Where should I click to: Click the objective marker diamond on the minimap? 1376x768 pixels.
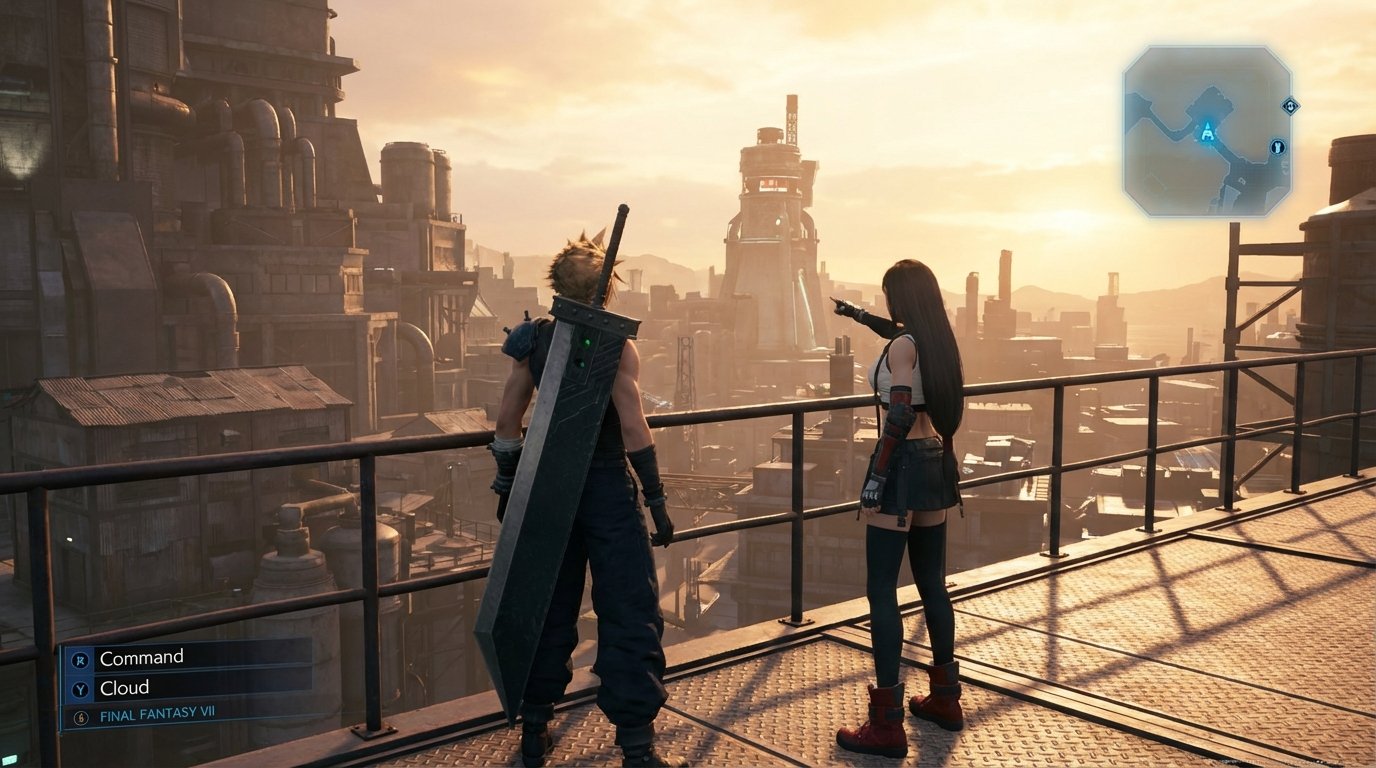coord(1290,107)
